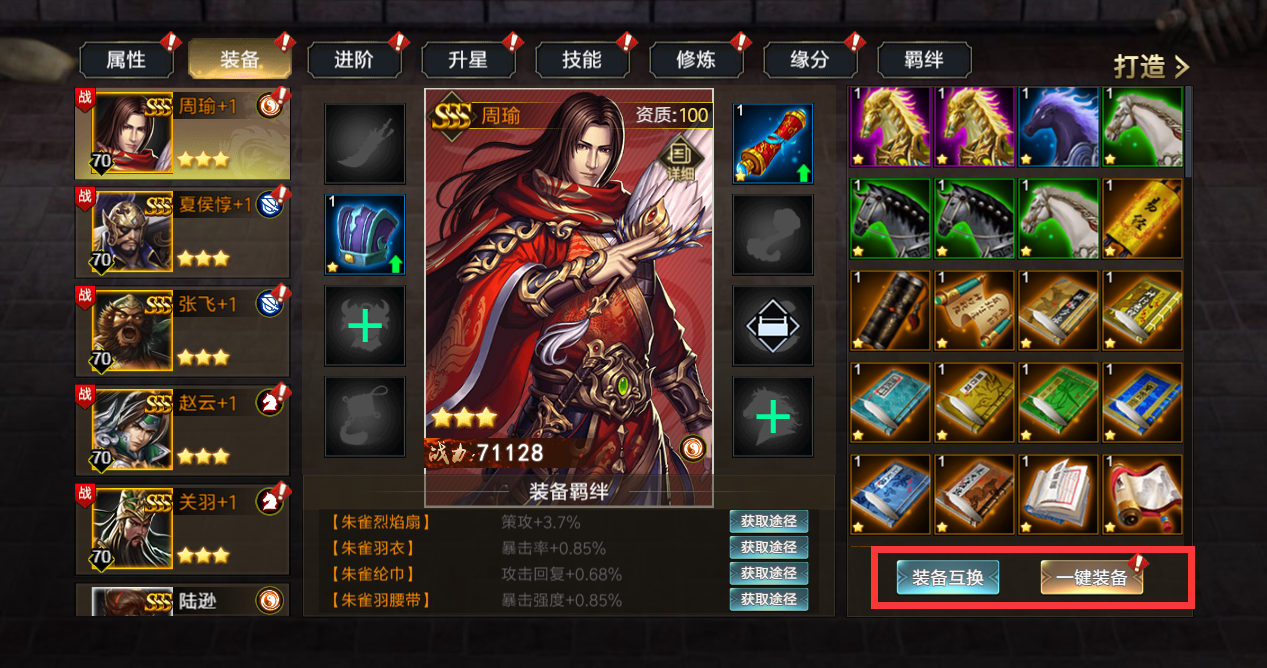The image size is (1267, 668).
Task: Switch to the 技能 tab
Action: tap(582, 60)
